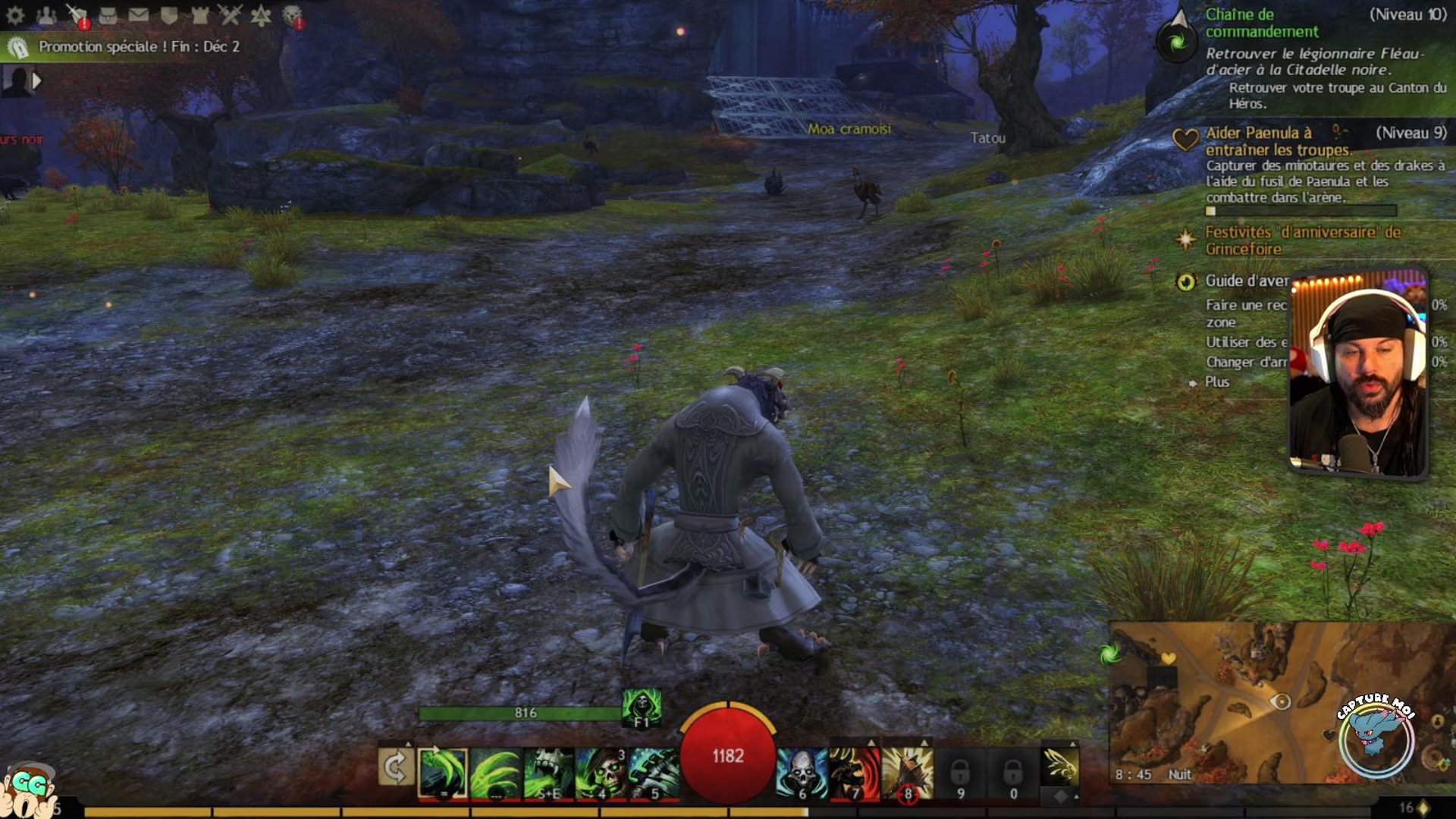Open the World vs World castle icon
Image resolution: width=1456 pixels, height=819 pixels.
click(199, 15)
